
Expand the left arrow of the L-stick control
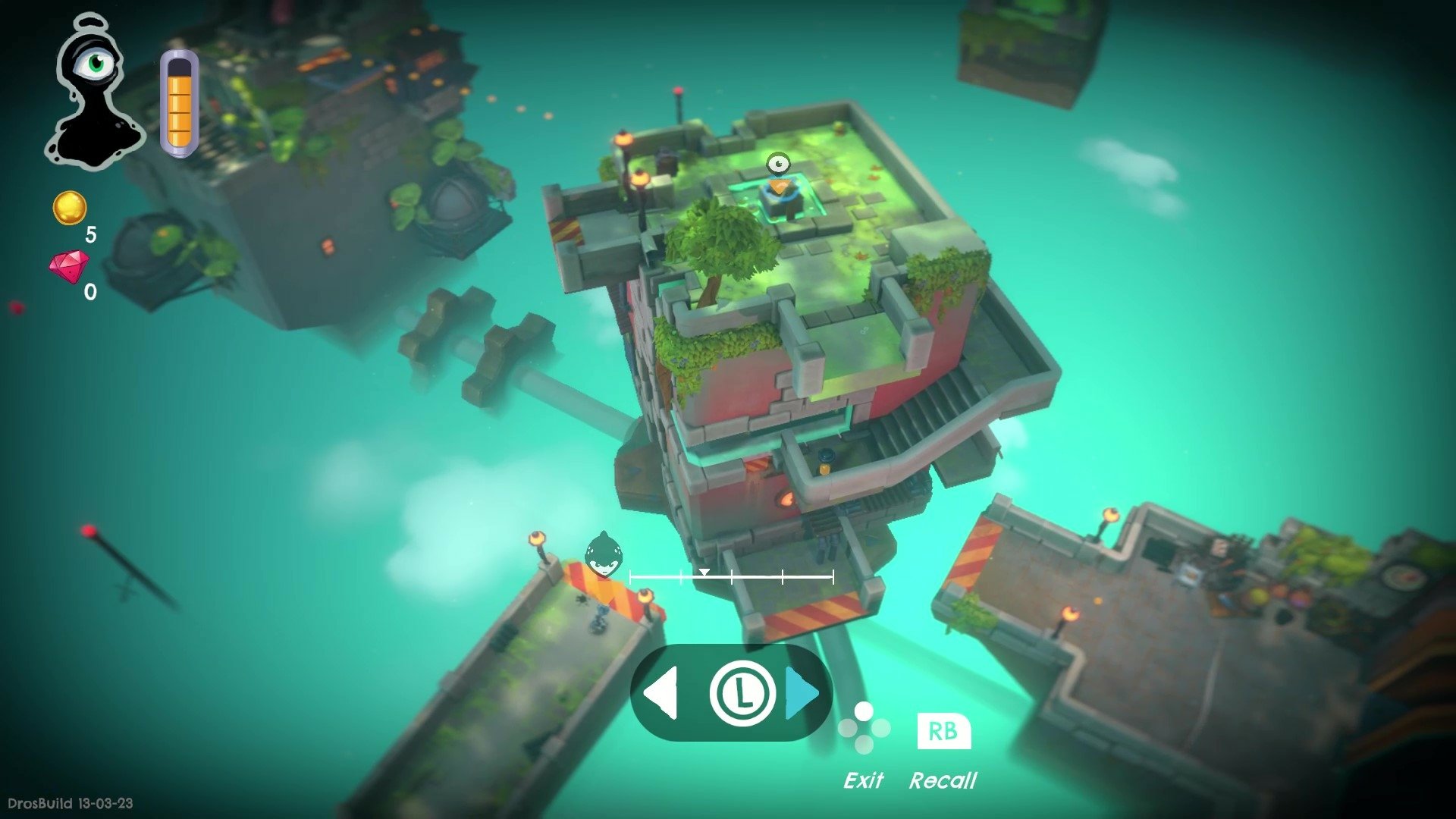(x=663, y=692)
